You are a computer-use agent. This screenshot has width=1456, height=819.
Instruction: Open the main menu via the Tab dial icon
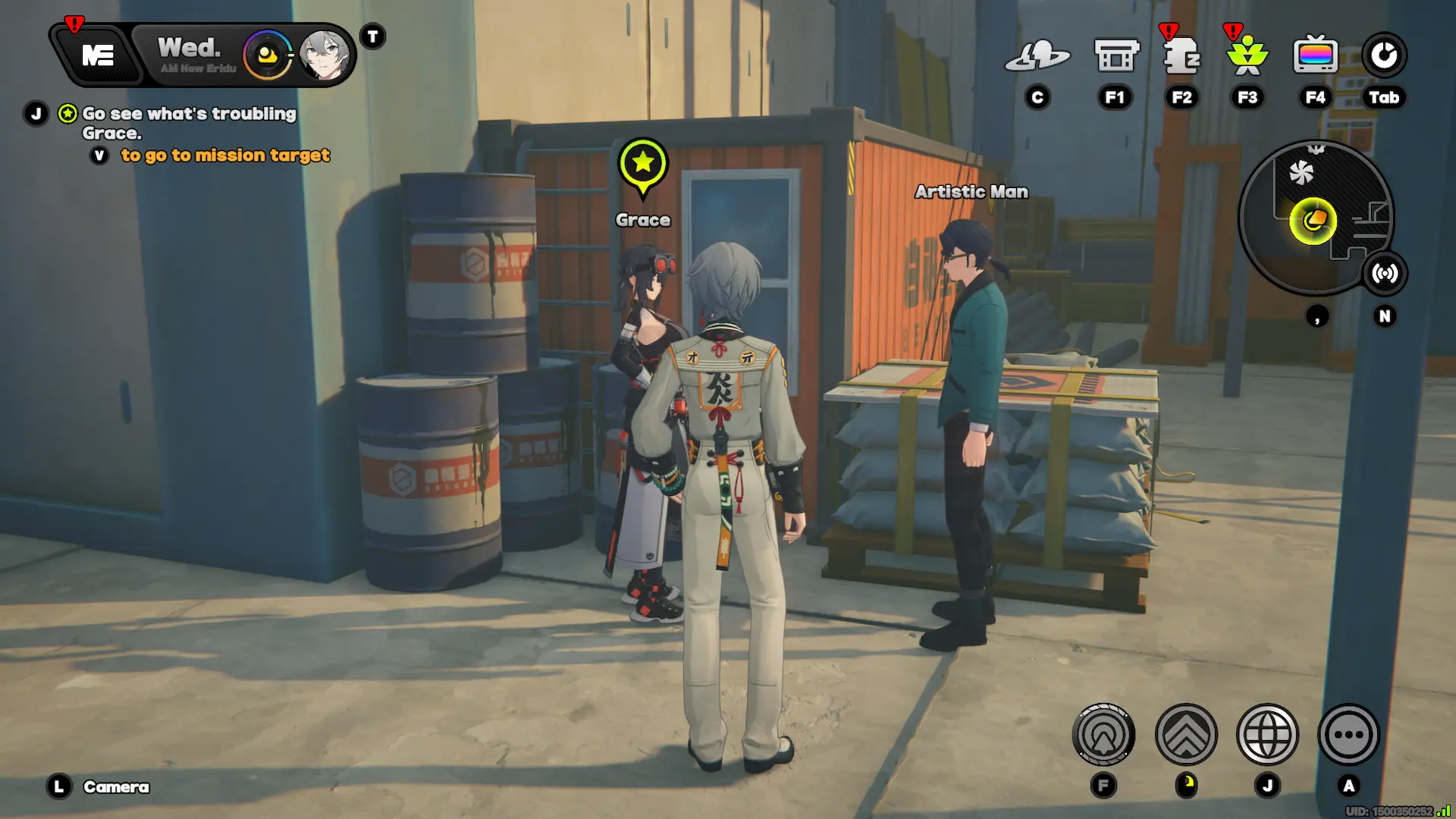pyautogui.click(x=1385, y=54)
